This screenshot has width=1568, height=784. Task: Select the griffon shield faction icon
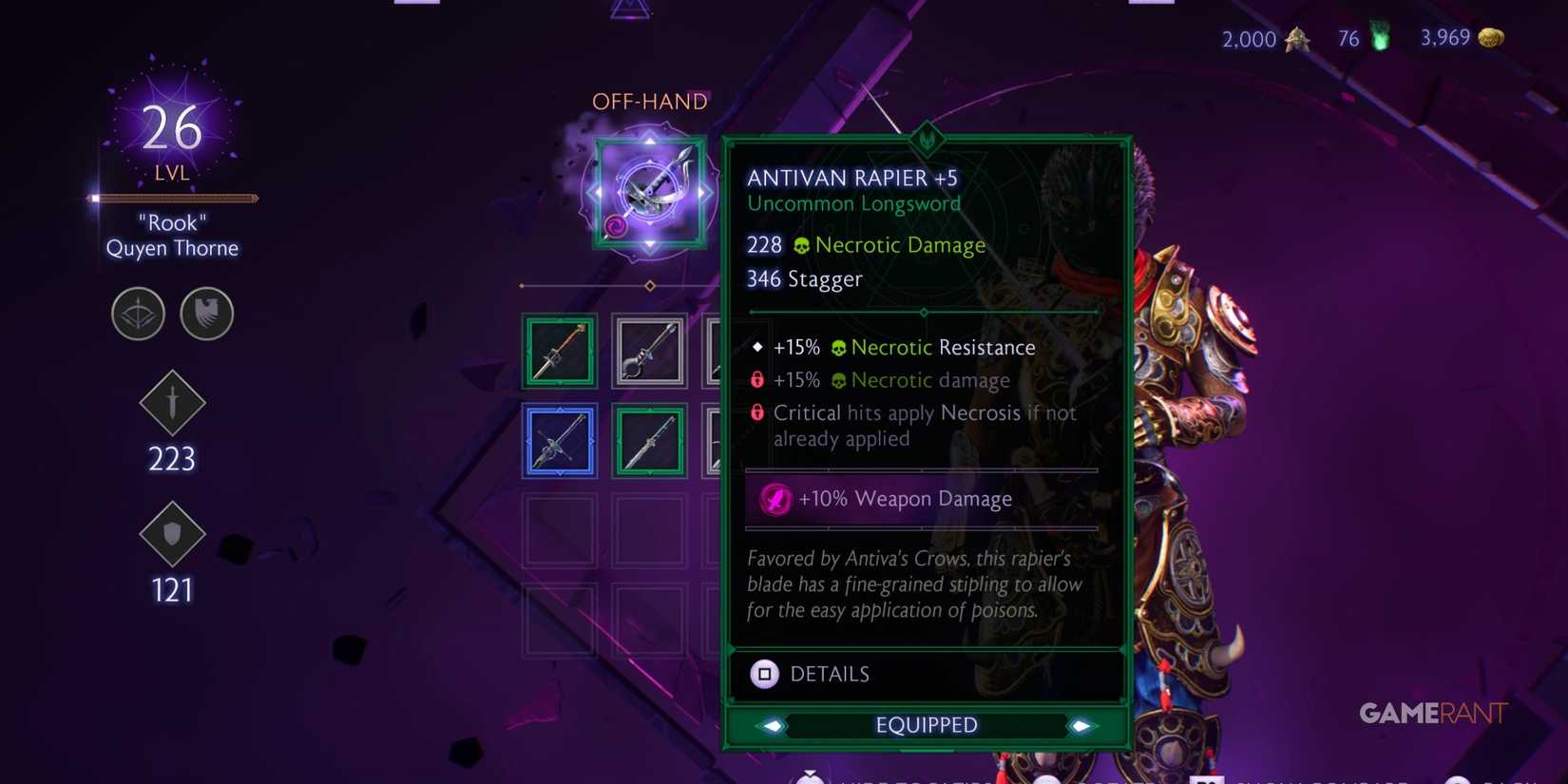click(x=206, y=314)
